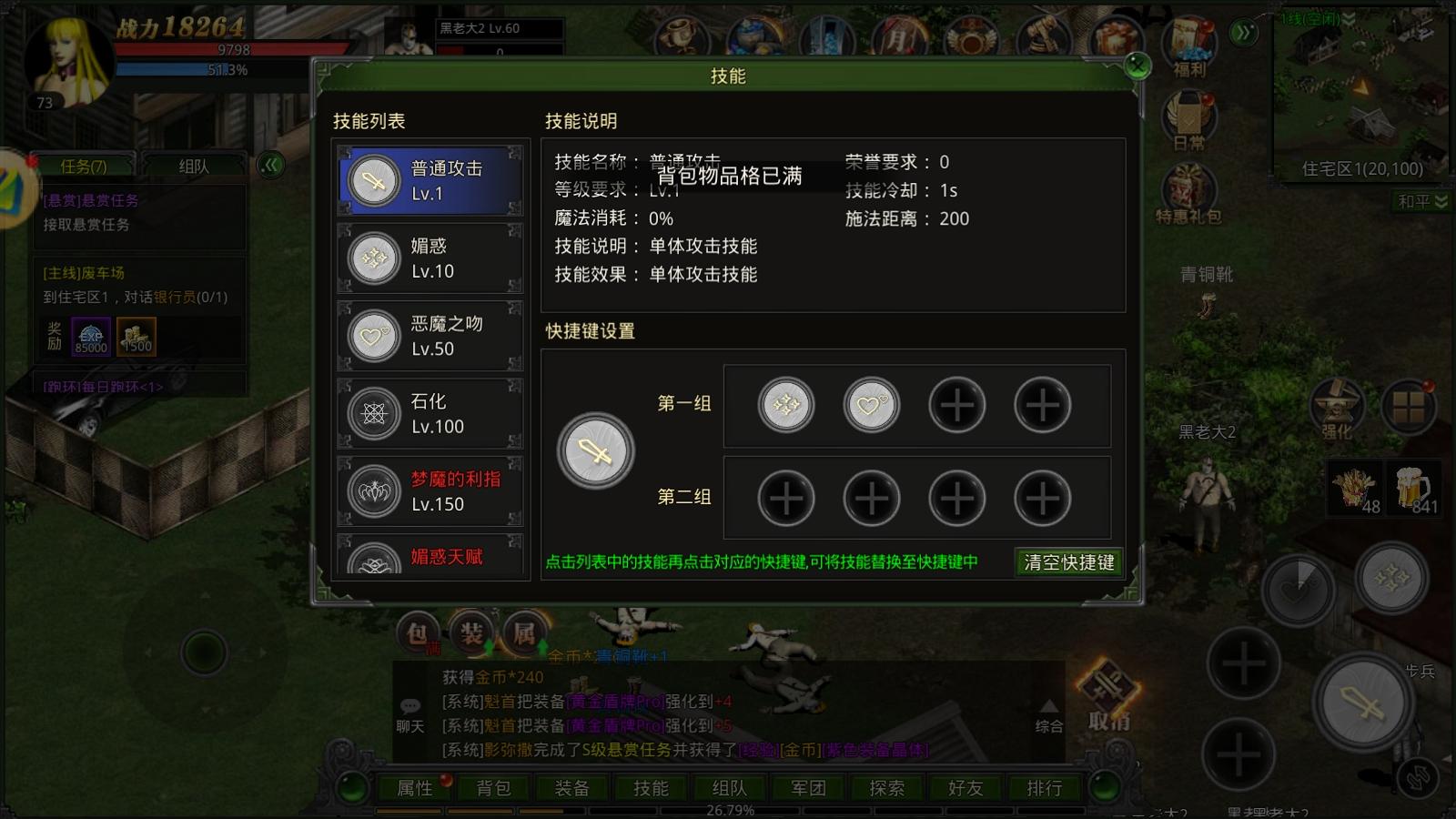Select the 普通攻击 skill in the skill list
The height and width of the screenshot is (819, 1456).
click(x=428, y=179)
